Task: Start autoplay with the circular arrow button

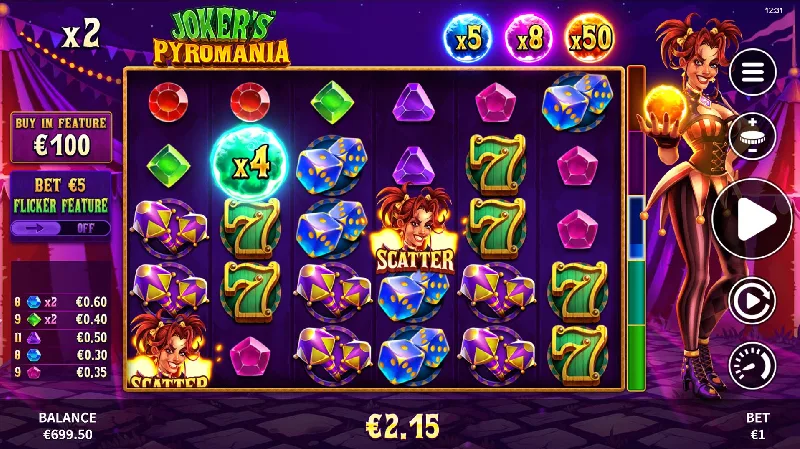Action: pos(752,297)
